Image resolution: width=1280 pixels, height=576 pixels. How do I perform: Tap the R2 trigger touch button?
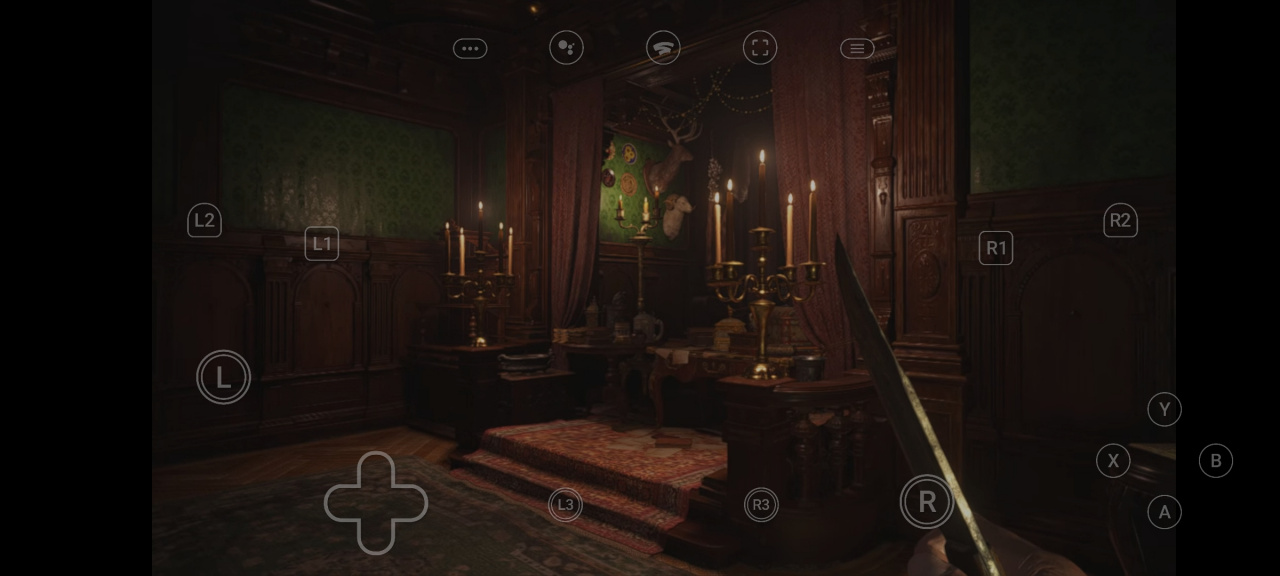coord(1120,221)
